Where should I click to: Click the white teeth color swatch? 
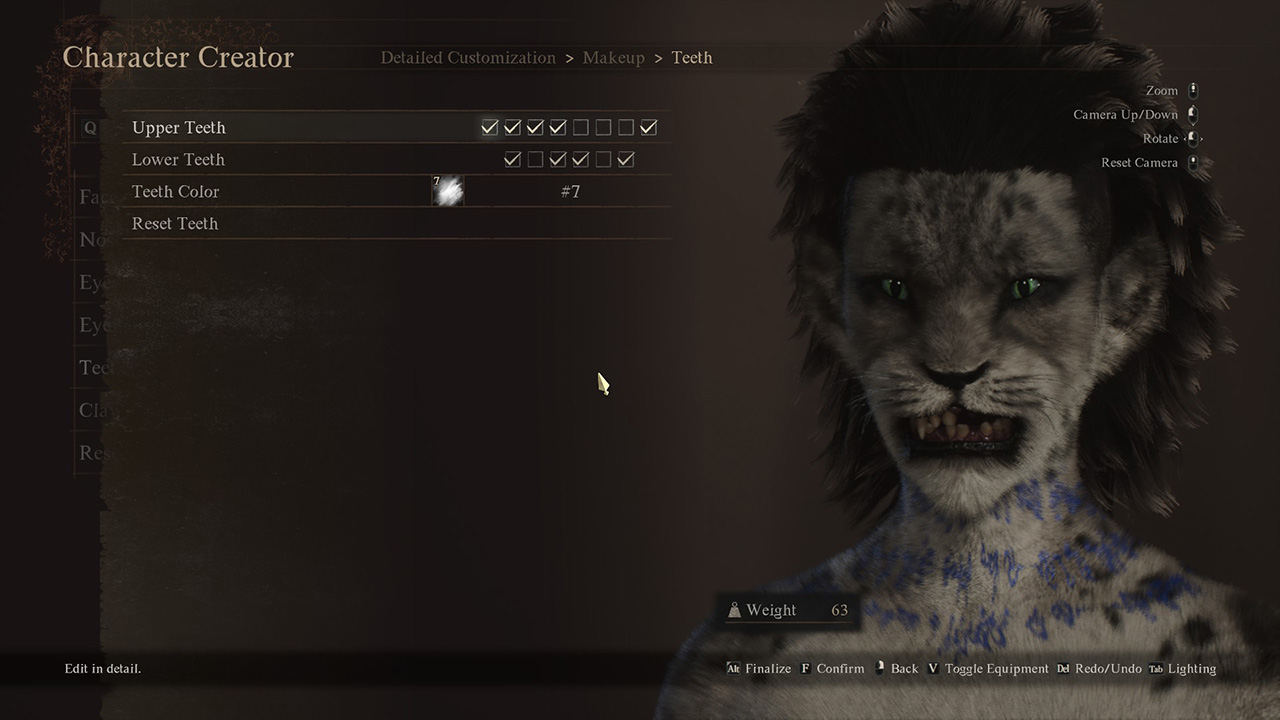[x=448, y=191]
